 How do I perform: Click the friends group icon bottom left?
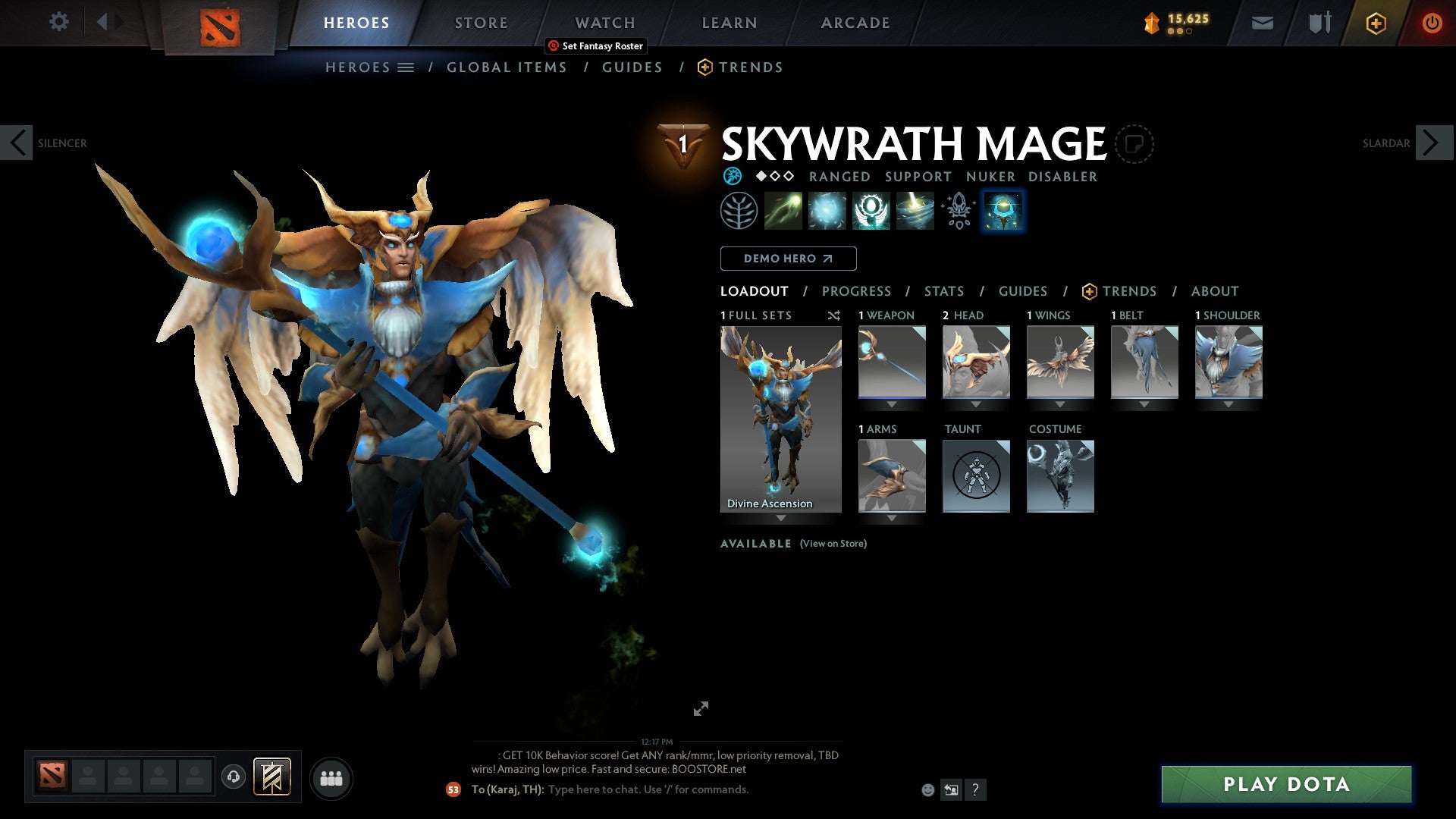331,777
